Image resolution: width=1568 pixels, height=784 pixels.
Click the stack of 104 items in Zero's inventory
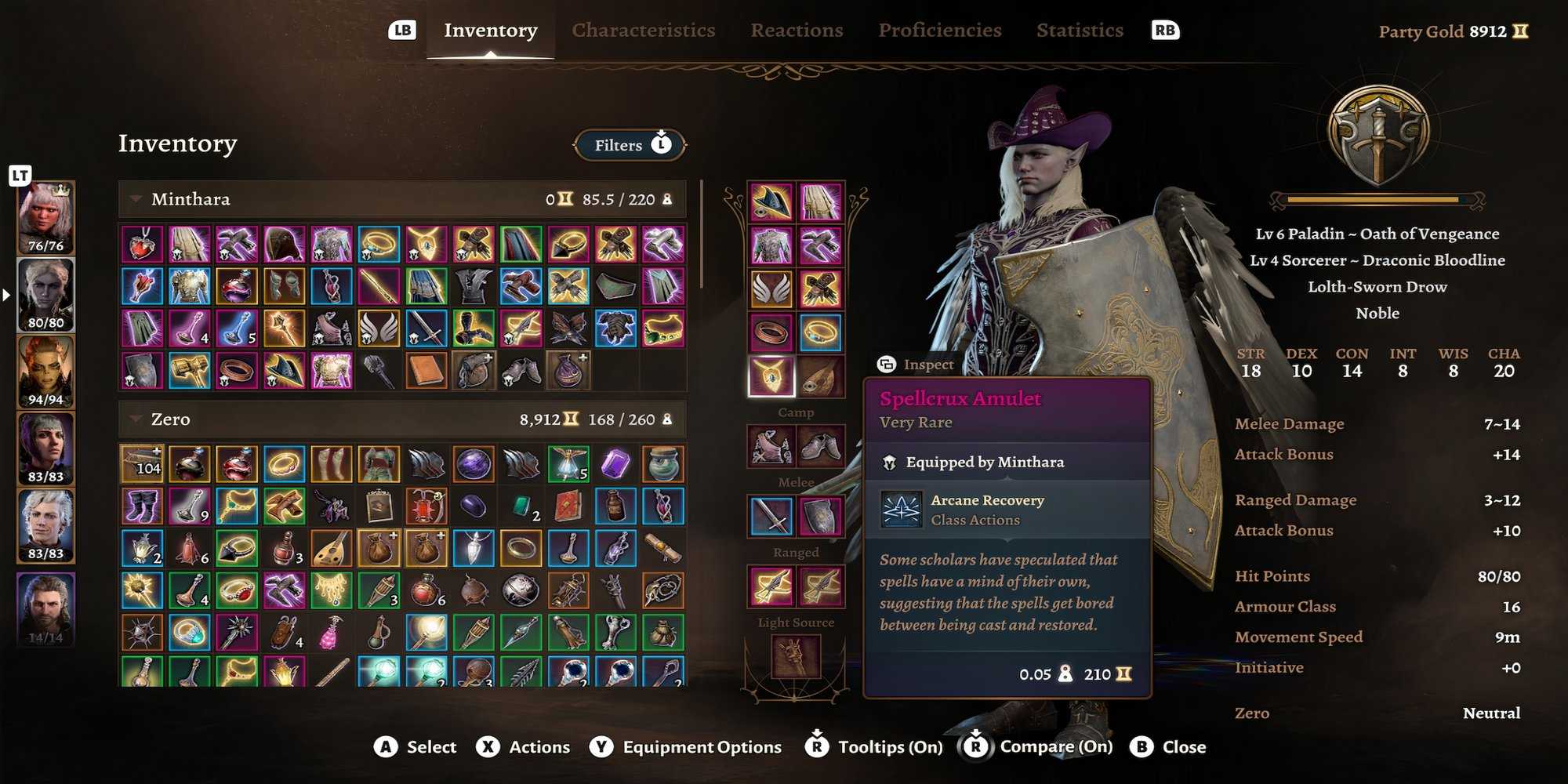click(141, 463)
